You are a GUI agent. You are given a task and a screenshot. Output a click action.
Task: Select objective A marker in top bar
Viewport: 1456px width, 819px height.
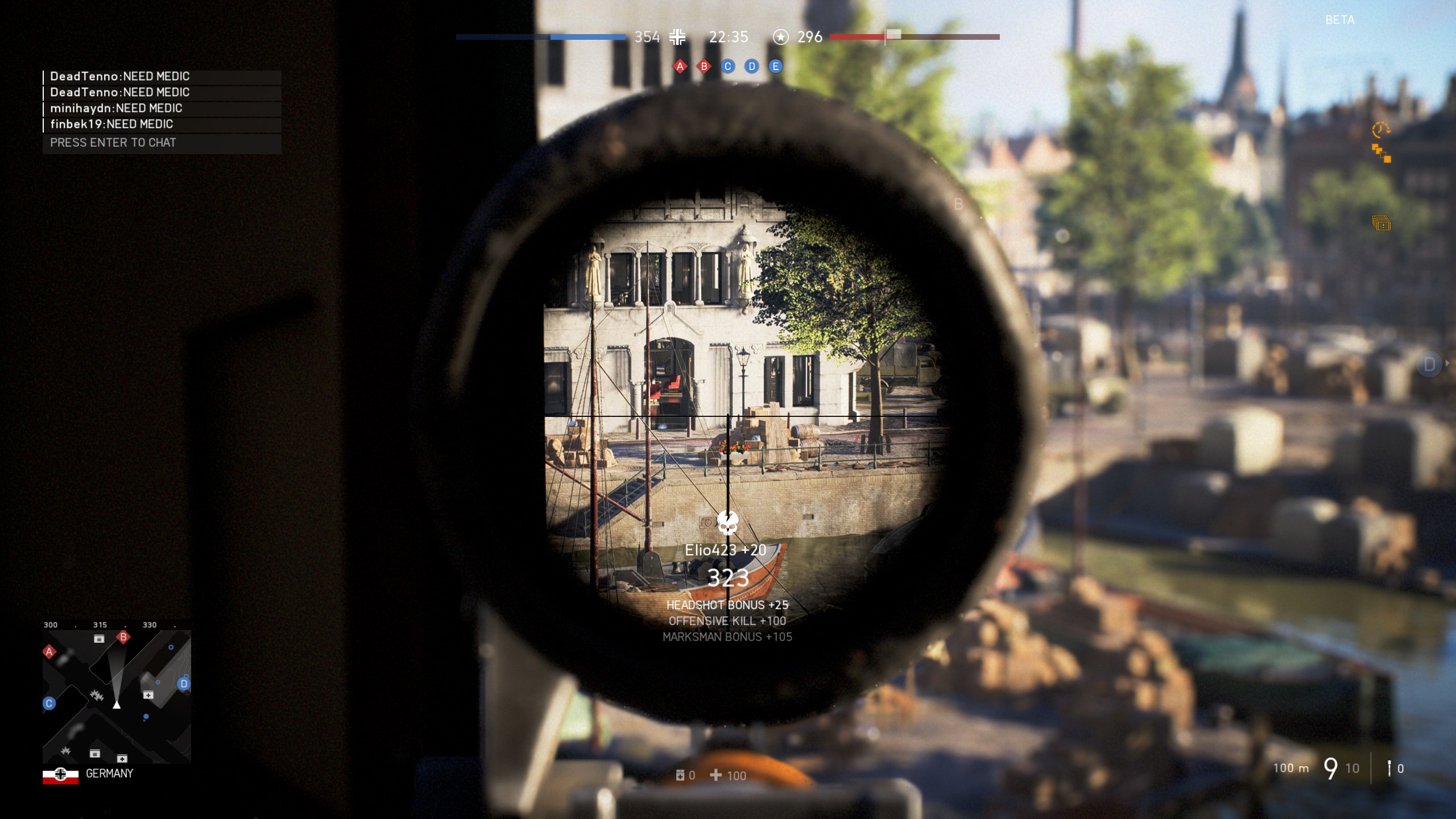[680, 67]
